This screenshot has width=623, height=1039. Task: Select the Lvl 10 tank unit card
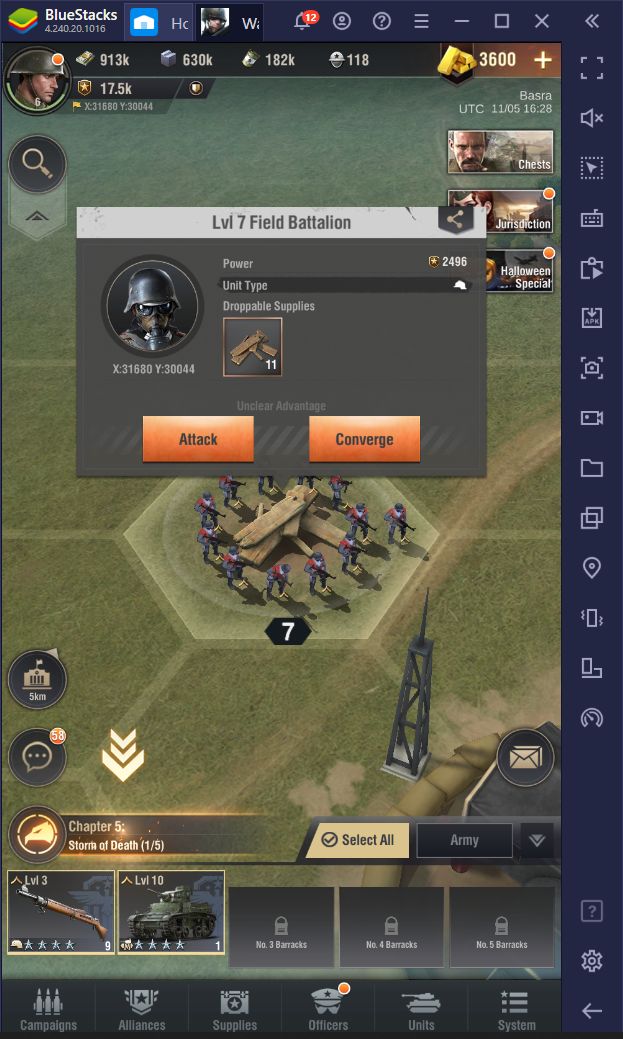point(171,910)
